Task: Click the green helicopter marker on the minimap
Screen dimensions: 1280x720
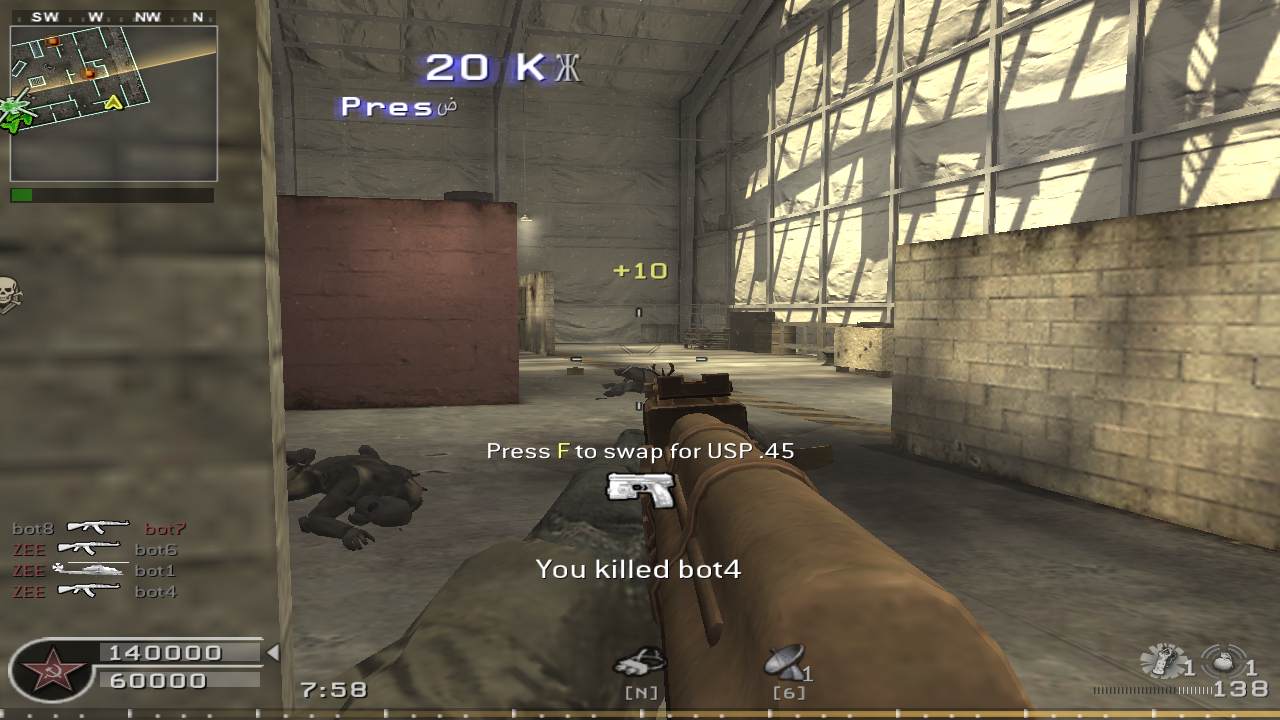Action: pyautogui.click(x=16, y=112)
